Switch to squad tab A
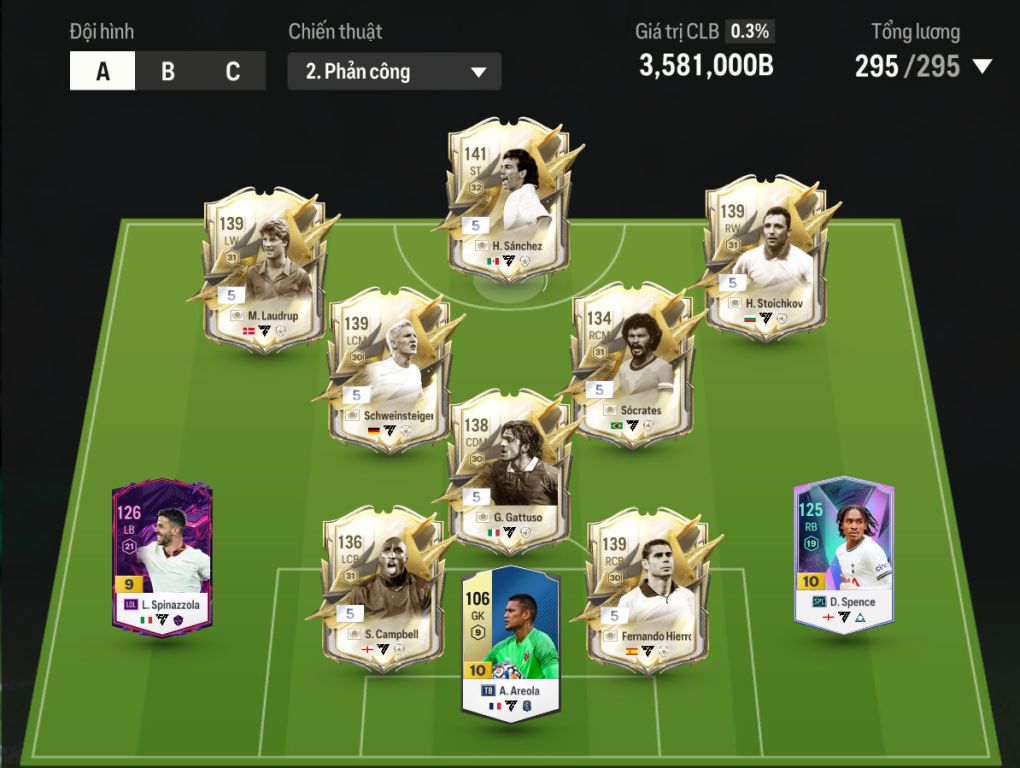Screen dimensions: 1020x768 tap(103, 72)
